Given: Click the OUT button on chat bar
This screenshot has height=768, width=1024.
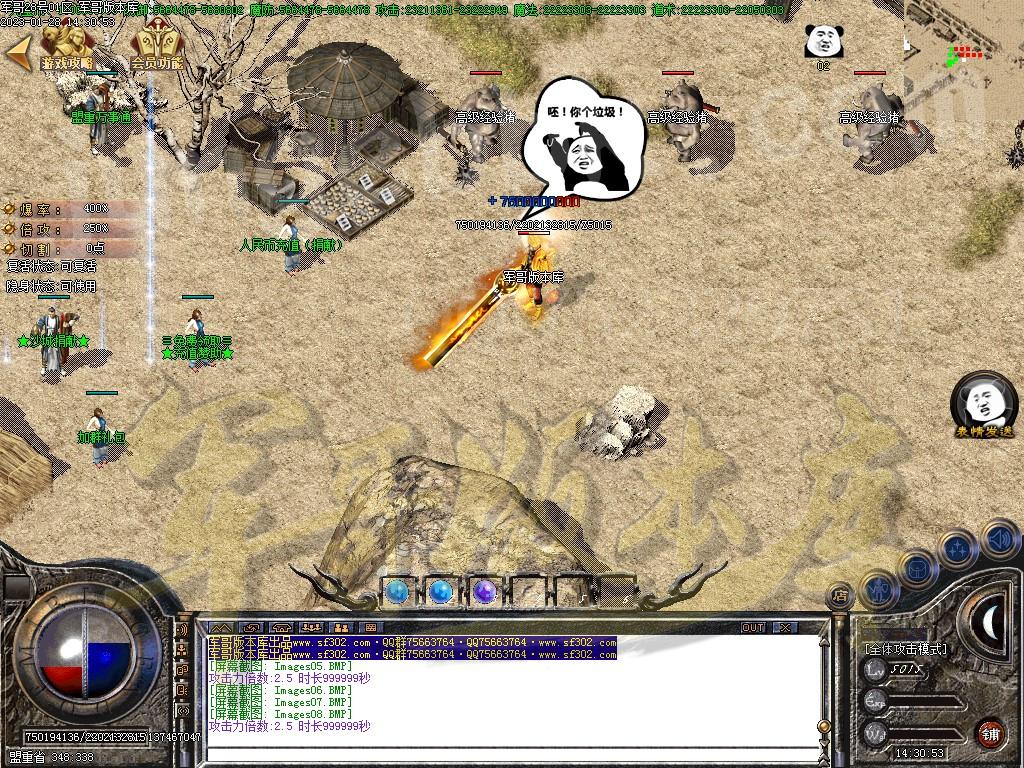Looking at the screenshot, I should click(x=753, y=627).
